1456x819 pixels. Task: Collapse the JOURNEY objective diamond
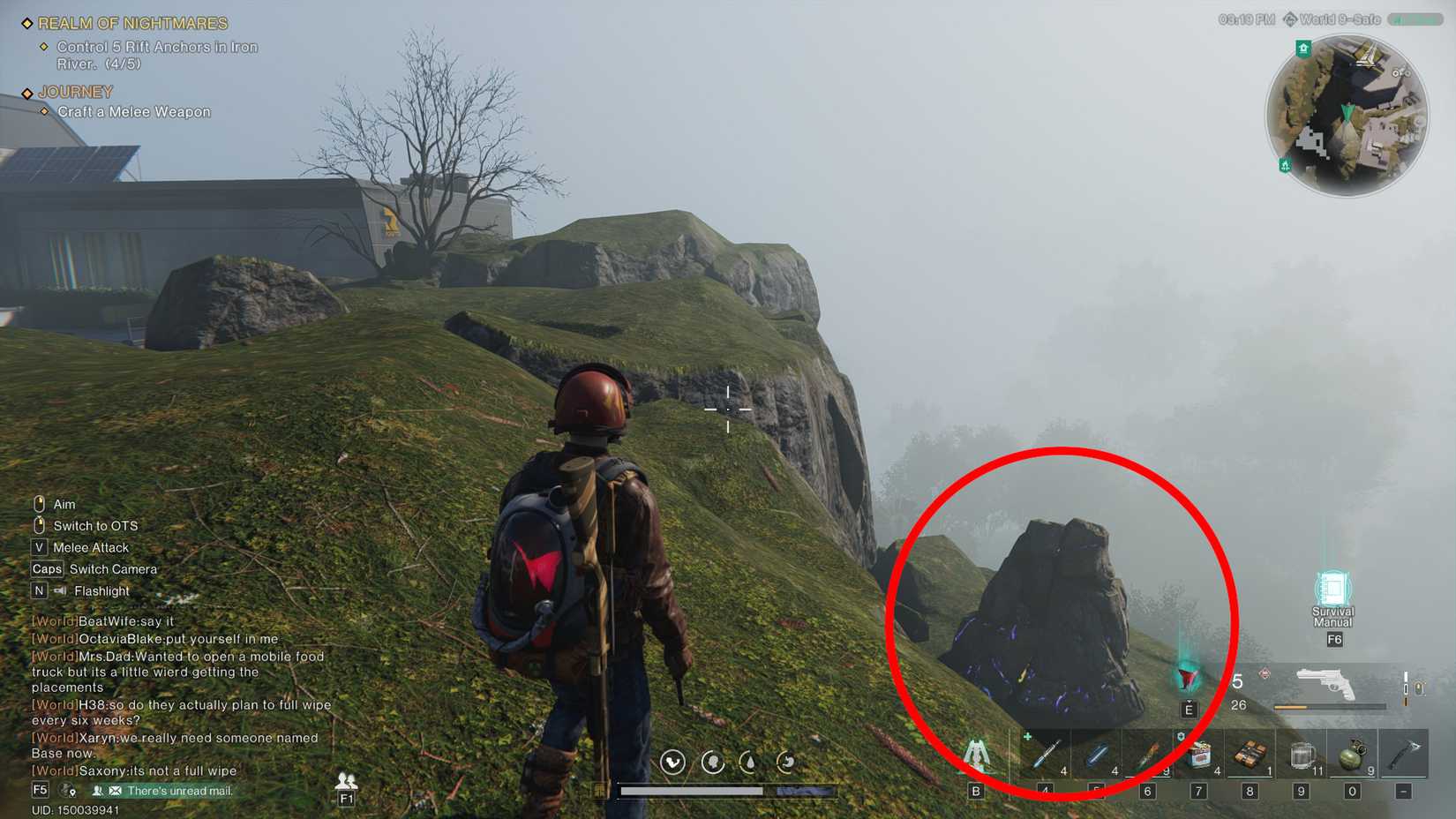pos(27,92)
